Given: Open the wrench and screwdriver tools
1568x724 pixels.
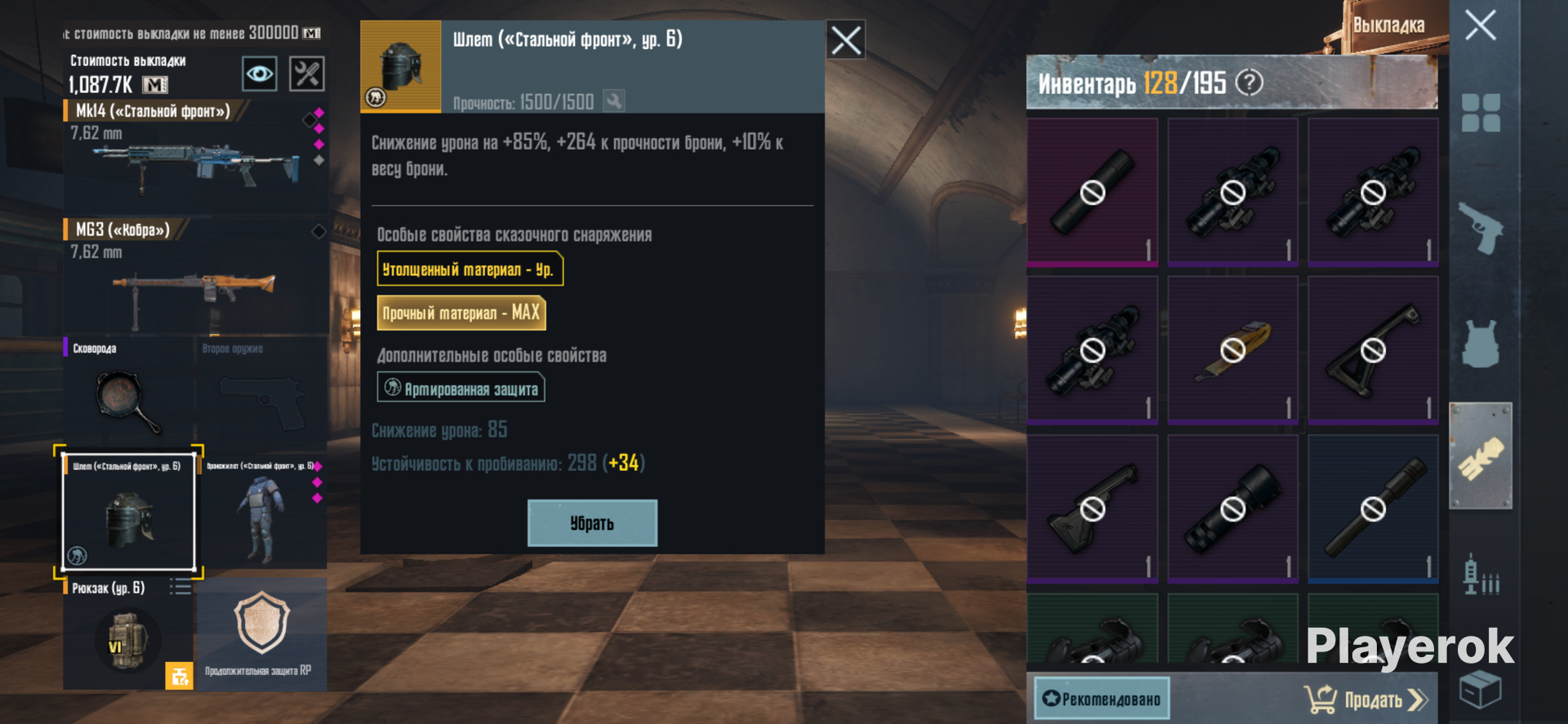Looking at the screenshot, I should 307,74.
